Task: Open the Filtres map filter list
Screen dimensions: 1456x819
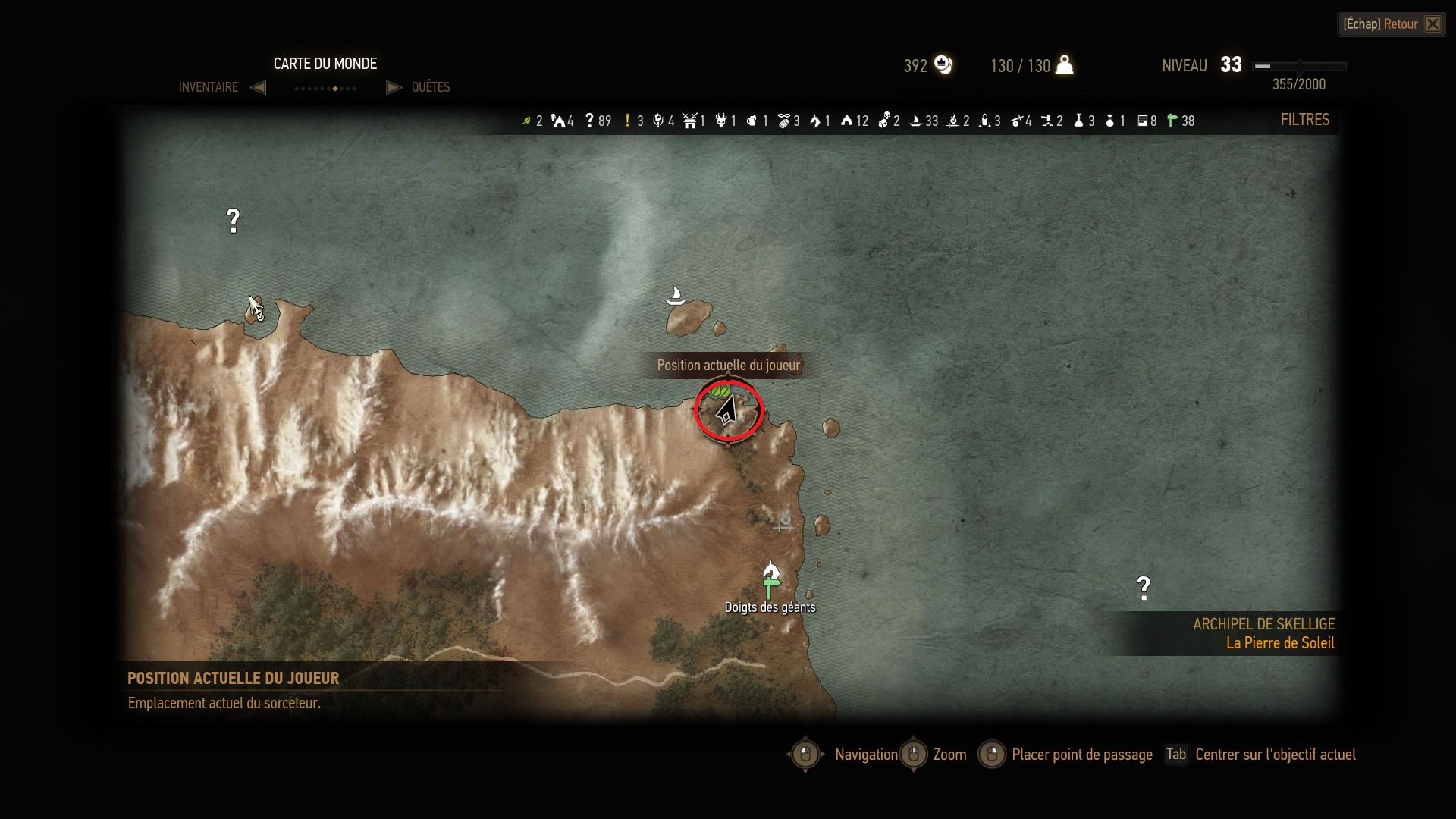Action: 1304,120
